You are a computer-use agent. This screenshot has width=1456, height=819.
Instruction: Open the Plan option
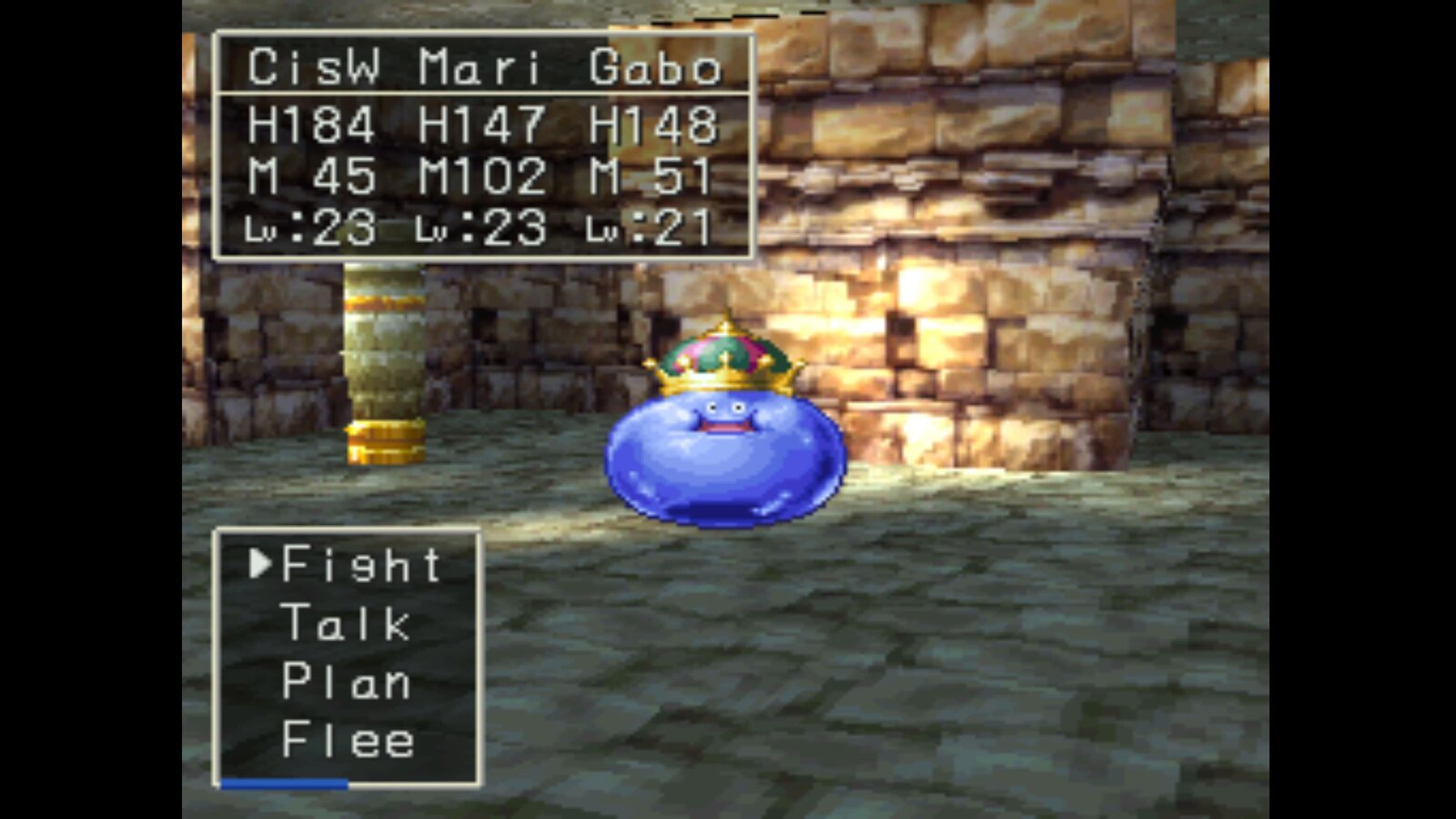pyautogui.click(x=346, y=682)
